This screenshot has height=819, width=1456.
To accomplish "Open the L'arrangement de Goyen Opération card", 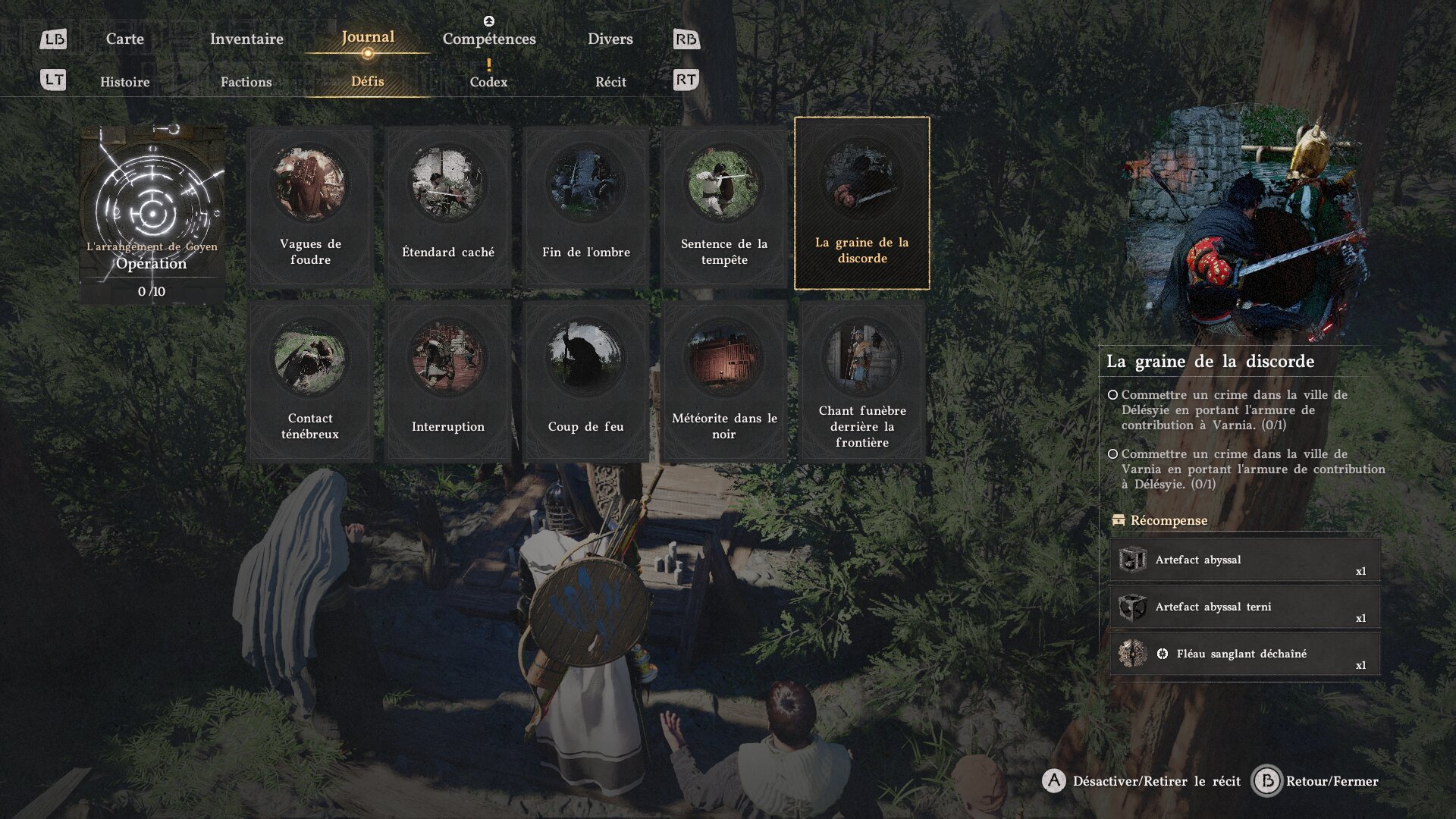I will click(152, 214).
